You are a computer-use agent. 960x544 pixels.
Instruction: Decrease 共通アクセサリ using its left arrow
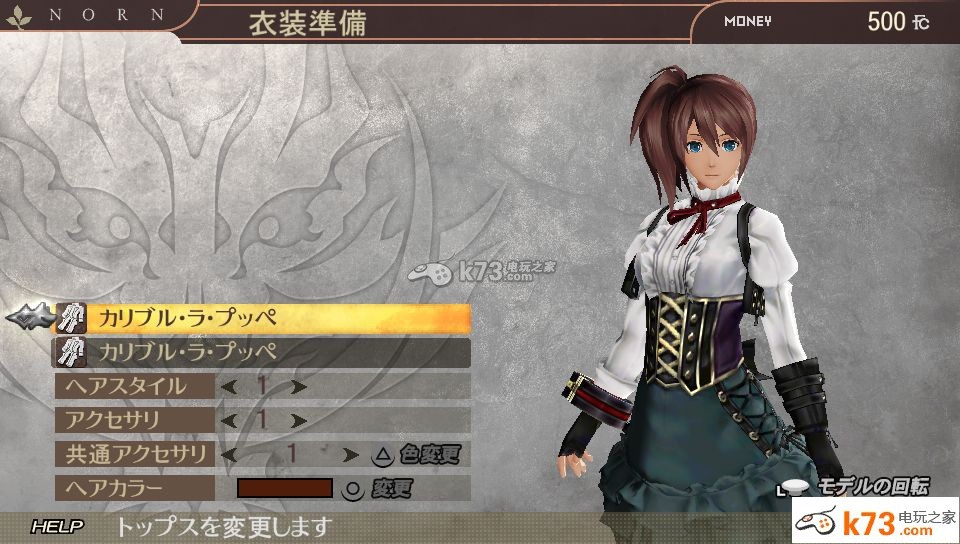(x=229, y=454)
